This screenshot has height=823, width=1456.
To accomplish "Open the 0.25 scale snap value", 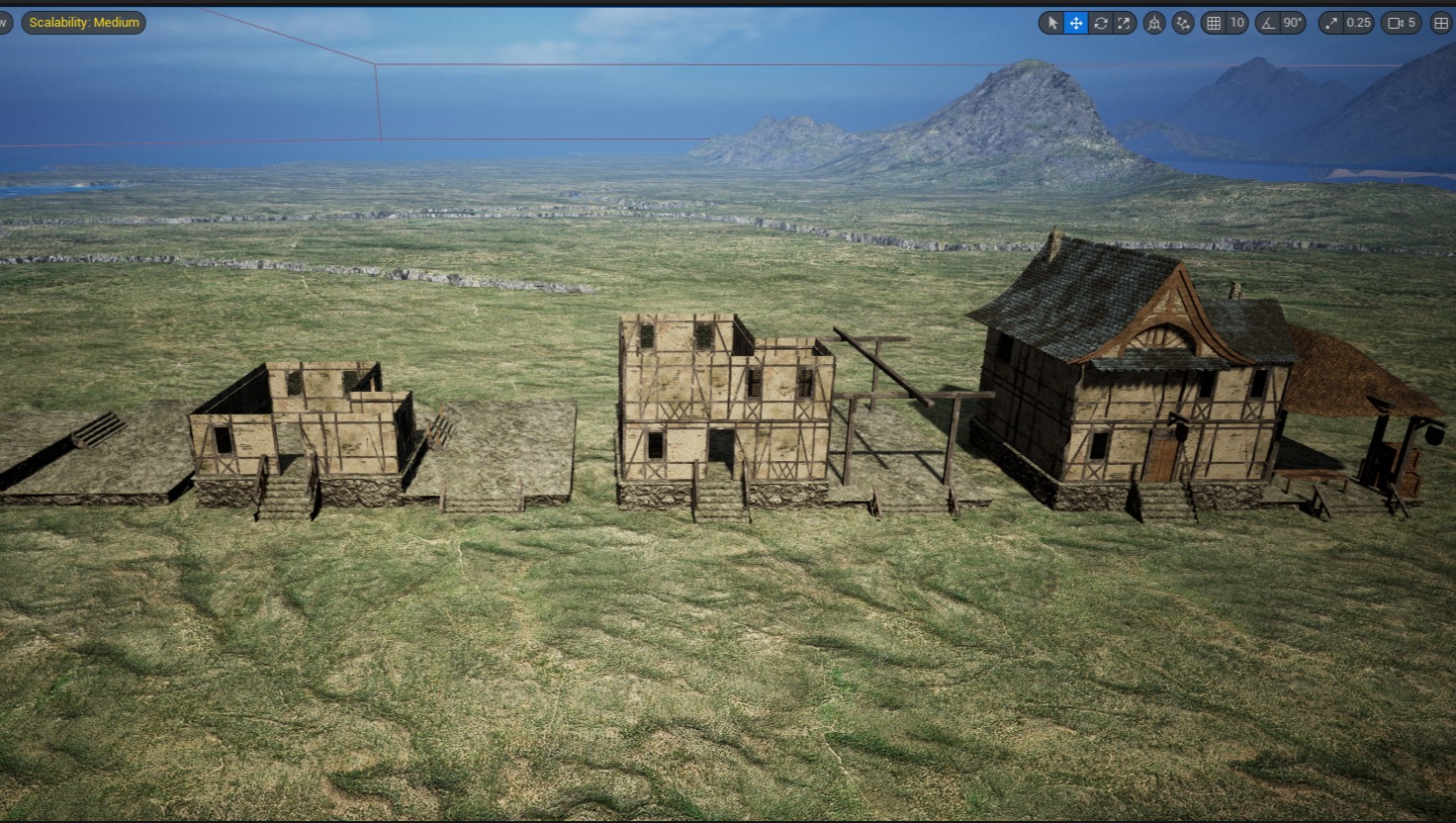I will pos(1359,23).
